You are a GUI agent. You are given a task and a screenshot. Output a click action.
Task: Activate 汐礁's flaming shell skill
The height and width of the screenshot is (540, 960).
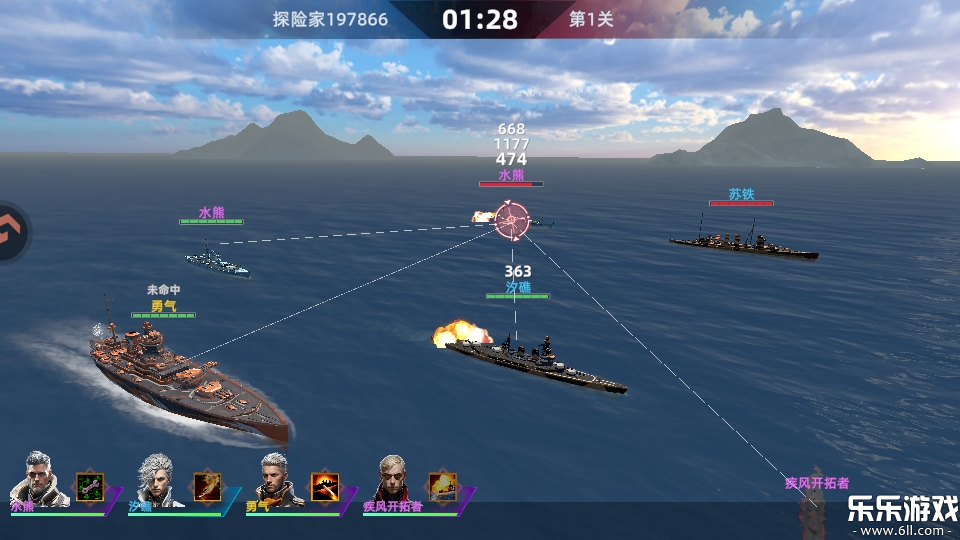point(207,486)
